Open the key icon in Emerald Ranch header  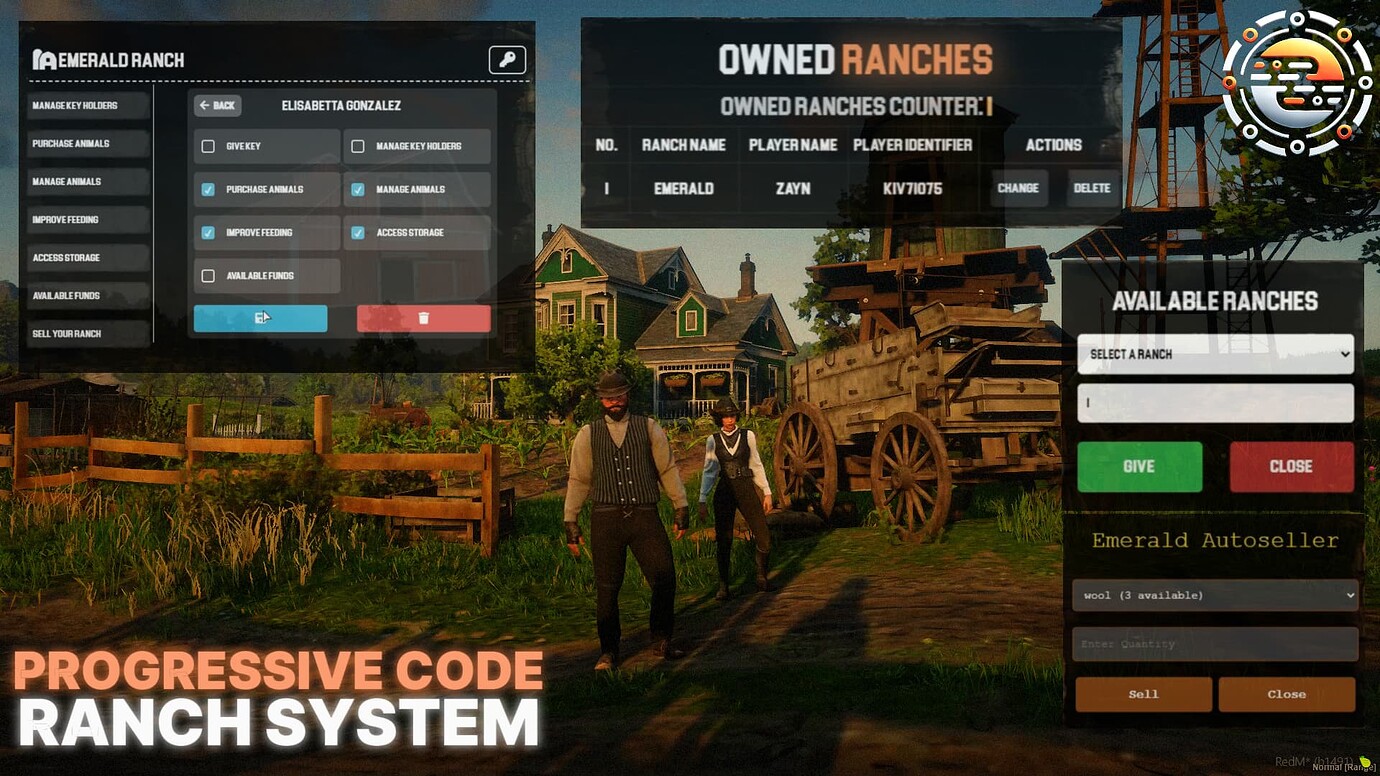(x=506, y=60)
